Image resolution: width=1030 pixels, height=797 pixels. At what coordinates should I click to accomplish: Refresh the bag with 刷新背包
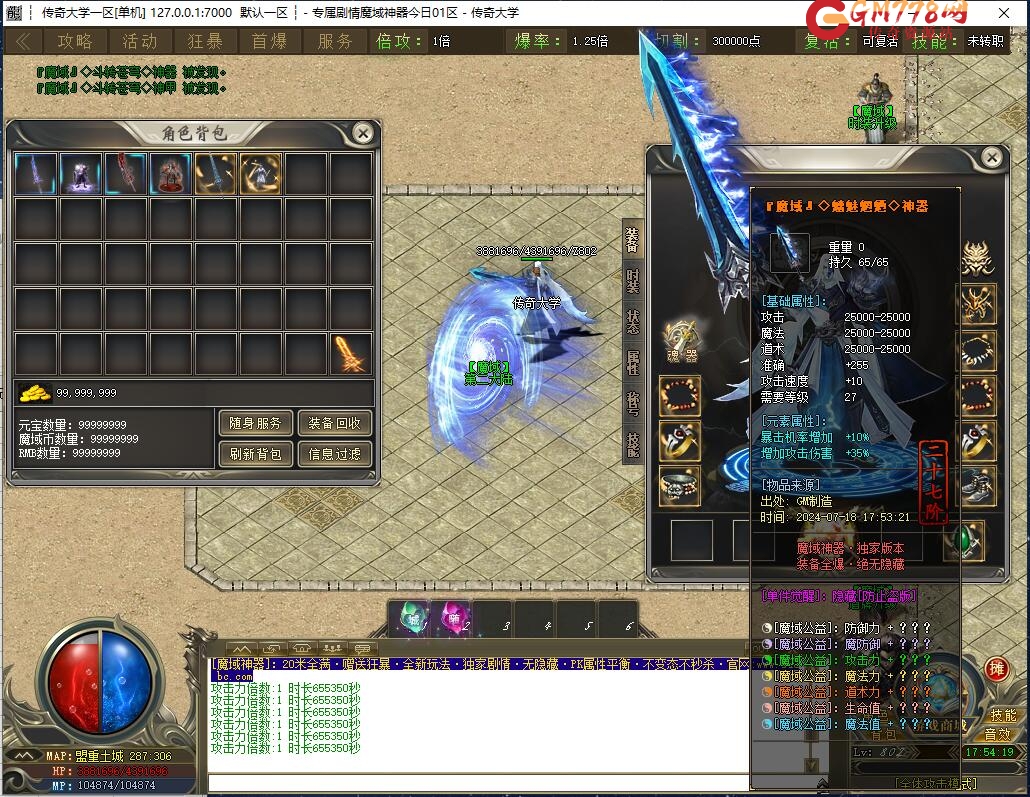tap(255, 454)
